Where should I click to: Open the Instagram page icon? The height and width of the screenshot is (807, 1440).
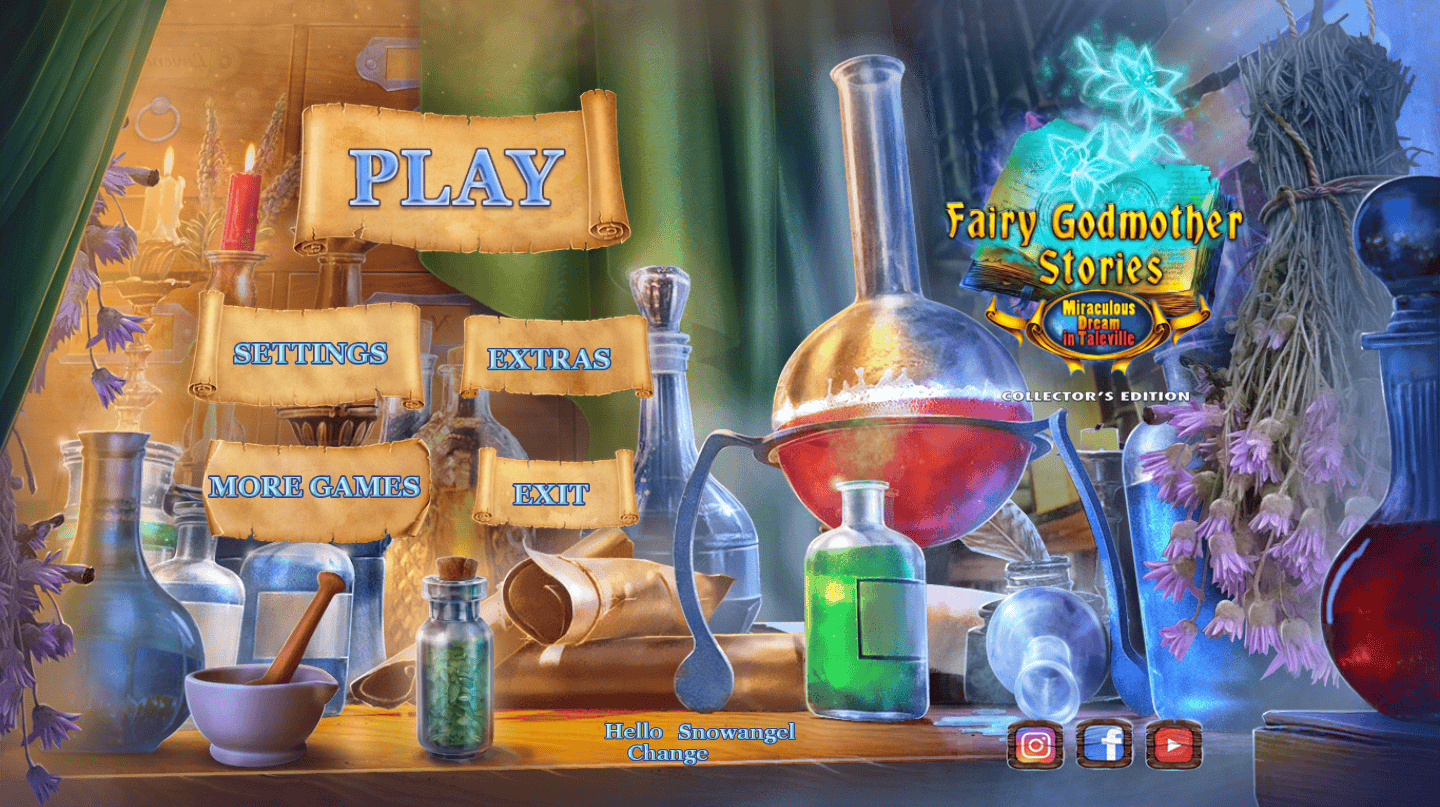tap(1036, 745)
